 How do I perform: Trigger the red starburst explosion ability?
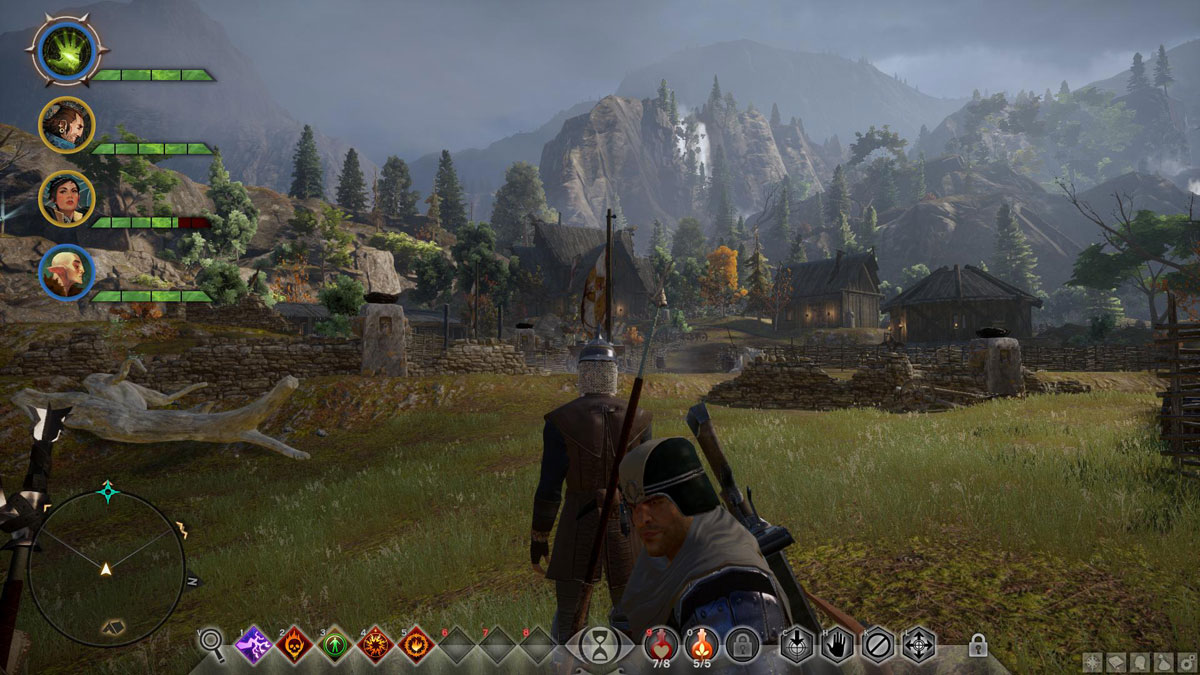(375, 645)
